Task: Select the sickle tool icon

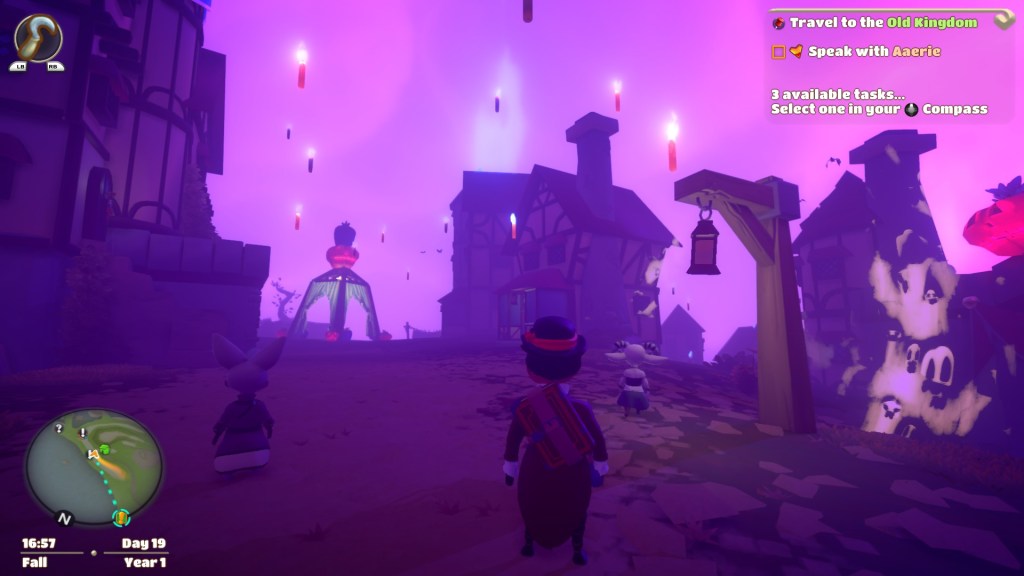Action: pyautogui.click(x=38, y=38)
